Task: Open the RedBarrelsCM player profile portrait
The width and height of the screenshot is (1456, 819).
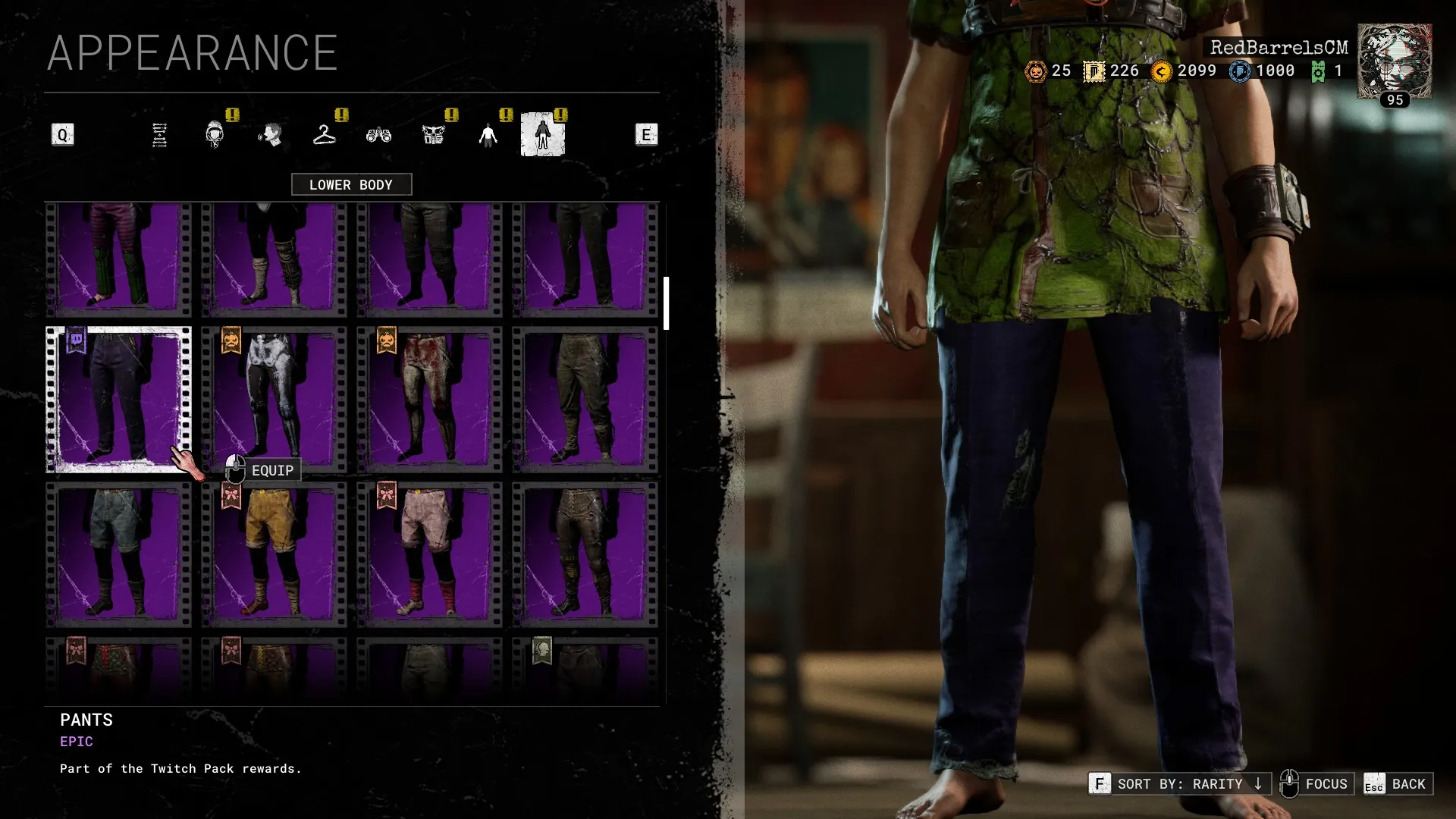Action: tap(1394, 62)
